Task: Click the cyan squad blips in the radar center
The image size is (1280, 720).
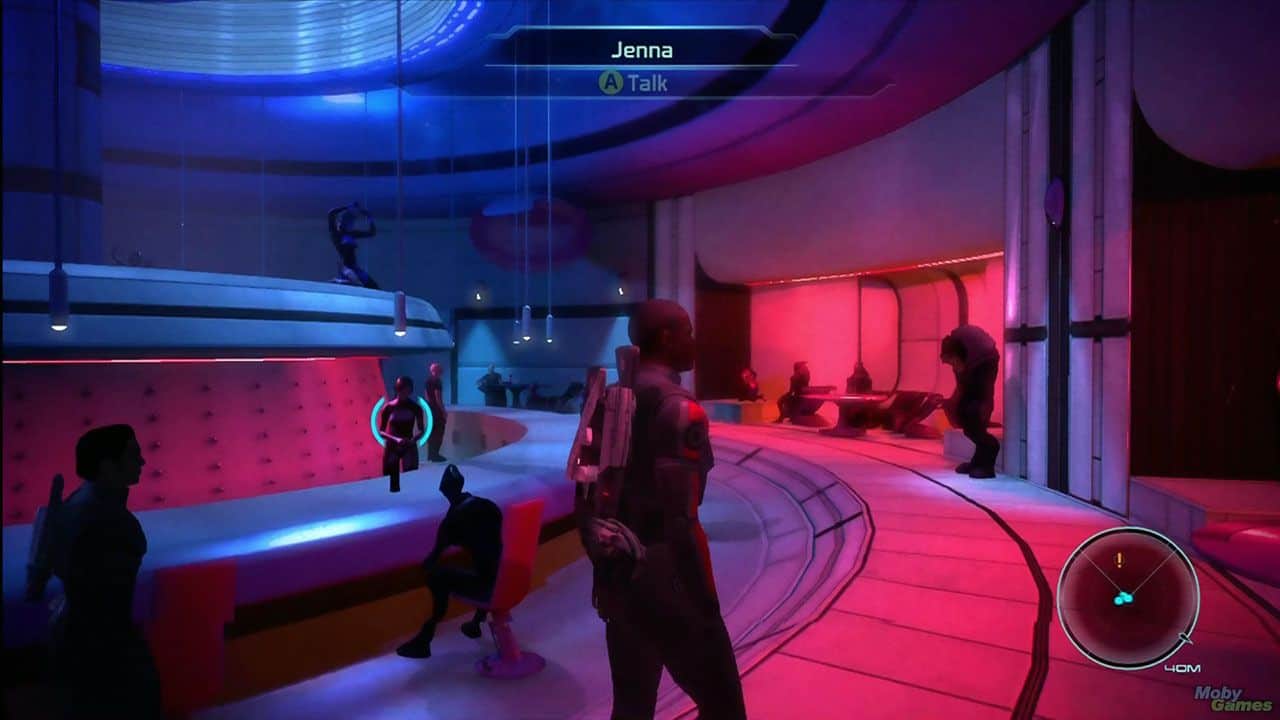Action: coord(1125,597)
